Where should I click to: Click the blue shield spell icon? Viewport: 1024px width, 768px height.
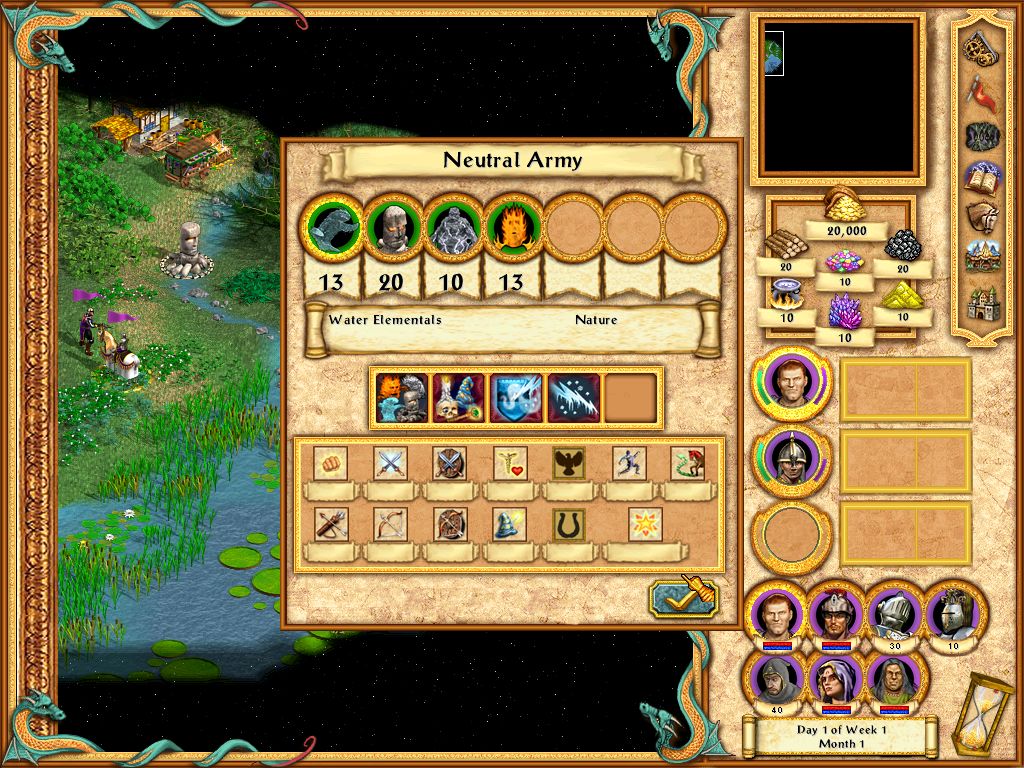516,397
